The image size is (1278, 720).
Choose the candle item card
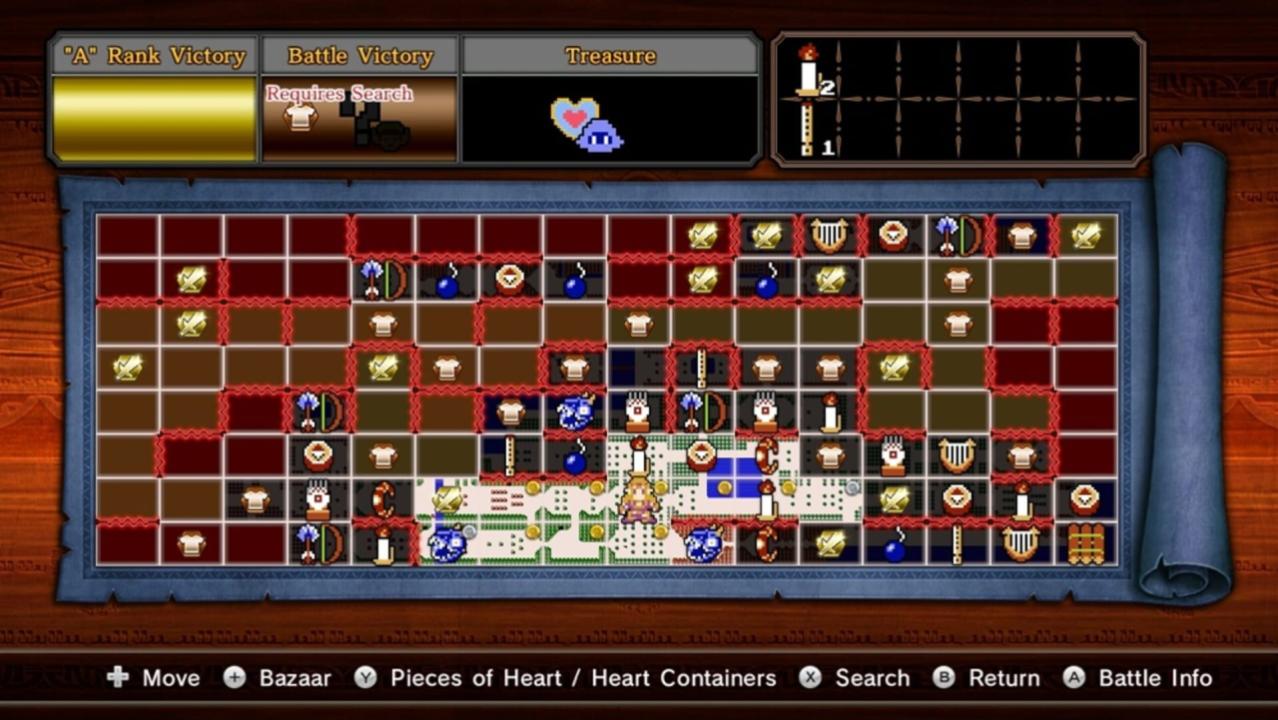pos(809,71)
